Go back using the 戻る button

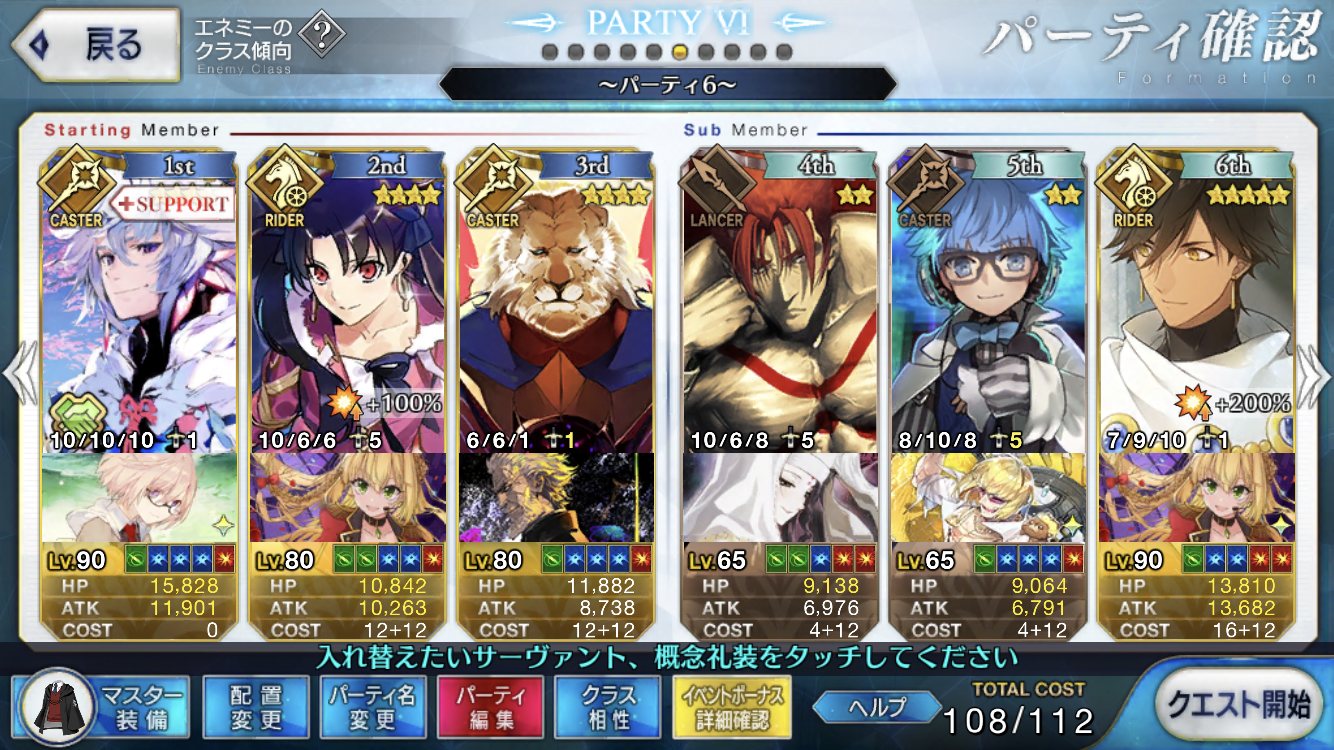point(95,44)
